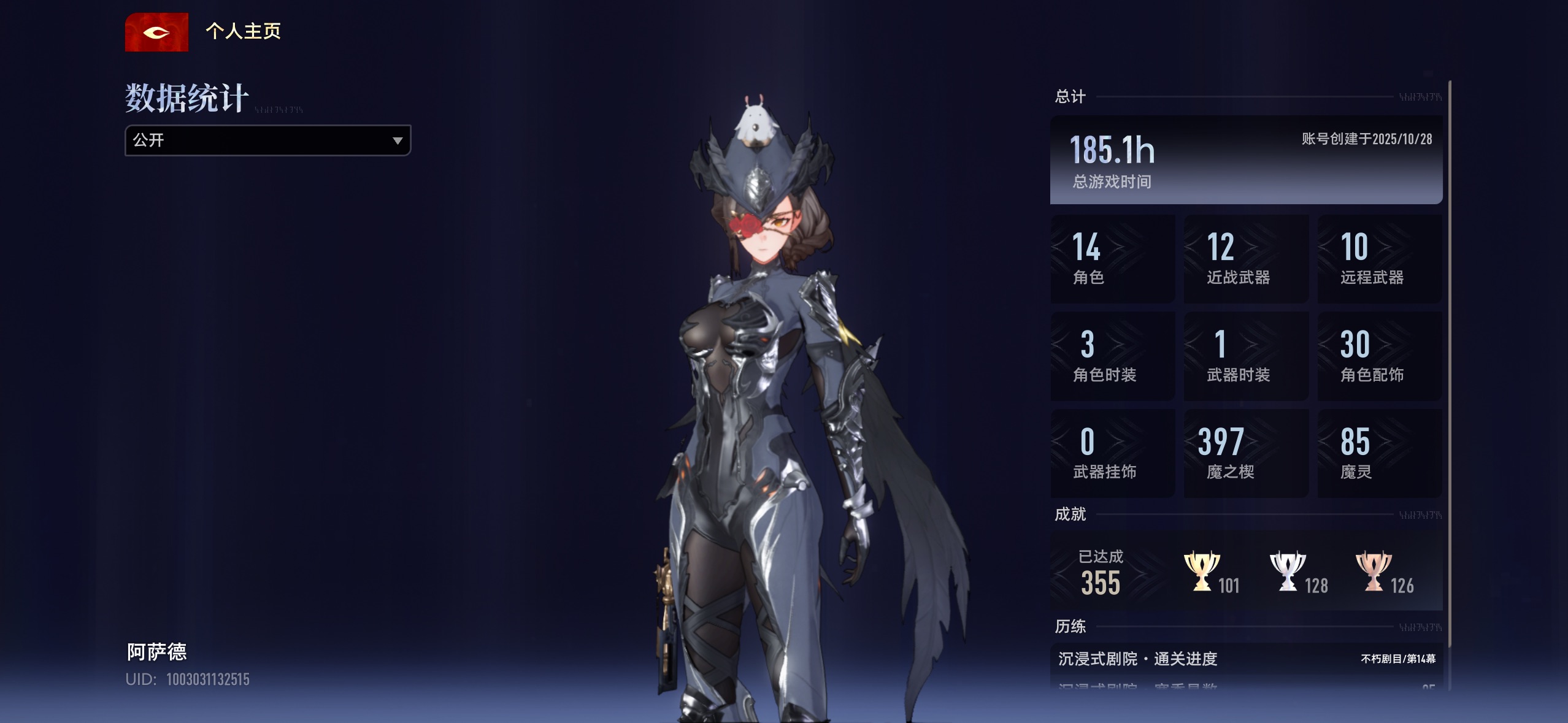1568x723 pixels.
Task: Open the 角色时装 stat tile
Action: (x=1113, y=356)
